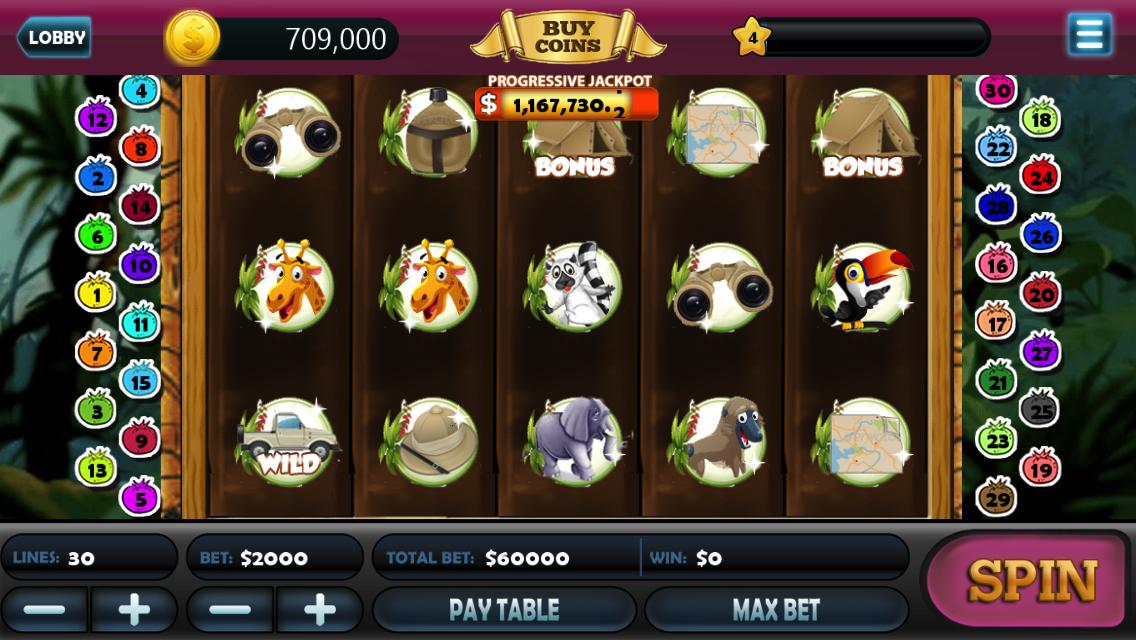Increase the number of lines

pyautogui.click(x=134, y=609)
